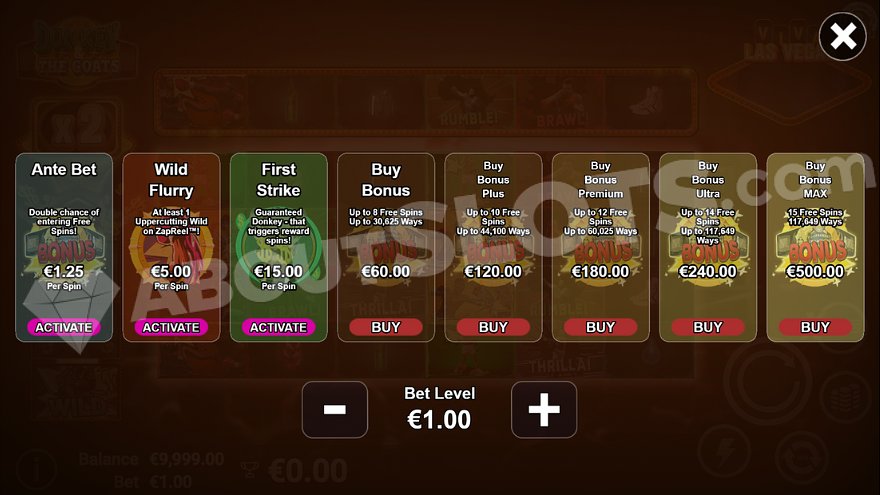Screen dimensions: 880x495
Task: Buy the €240.00 Buy Bonus Ultra
Action: click(x=708, y=327)
